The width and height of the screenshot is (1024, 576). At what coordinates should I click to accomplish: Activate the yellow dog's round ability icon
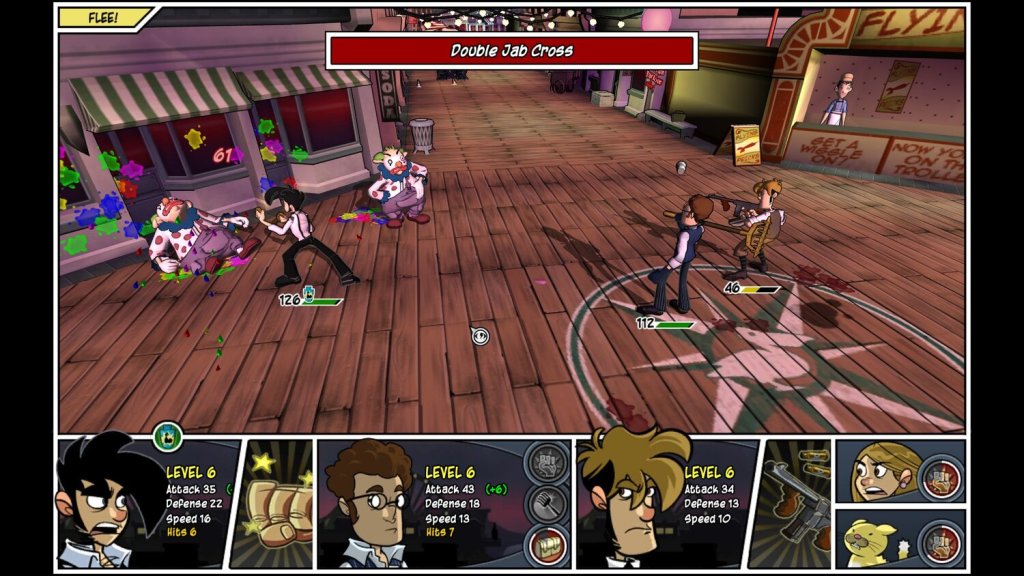click(940, 541)
